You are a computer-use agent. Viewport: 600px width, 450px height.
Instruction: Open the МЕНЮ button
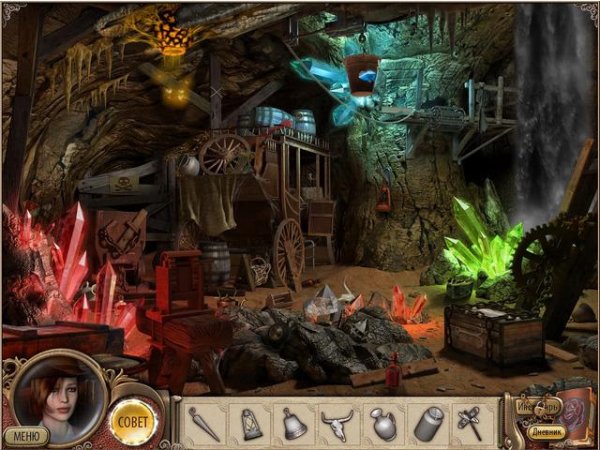pyautogui.click(x=25, y=435)
